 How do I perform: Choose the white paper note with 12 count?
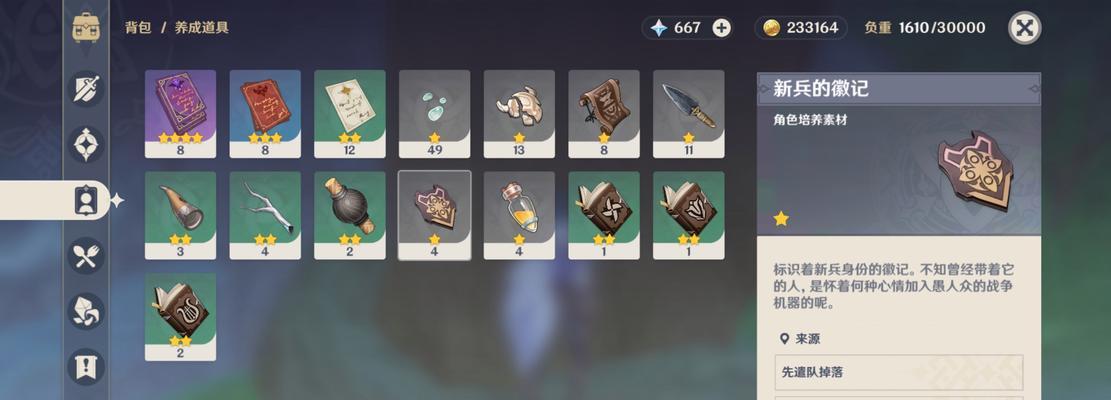pyautogui.click(x=350, y=108)
